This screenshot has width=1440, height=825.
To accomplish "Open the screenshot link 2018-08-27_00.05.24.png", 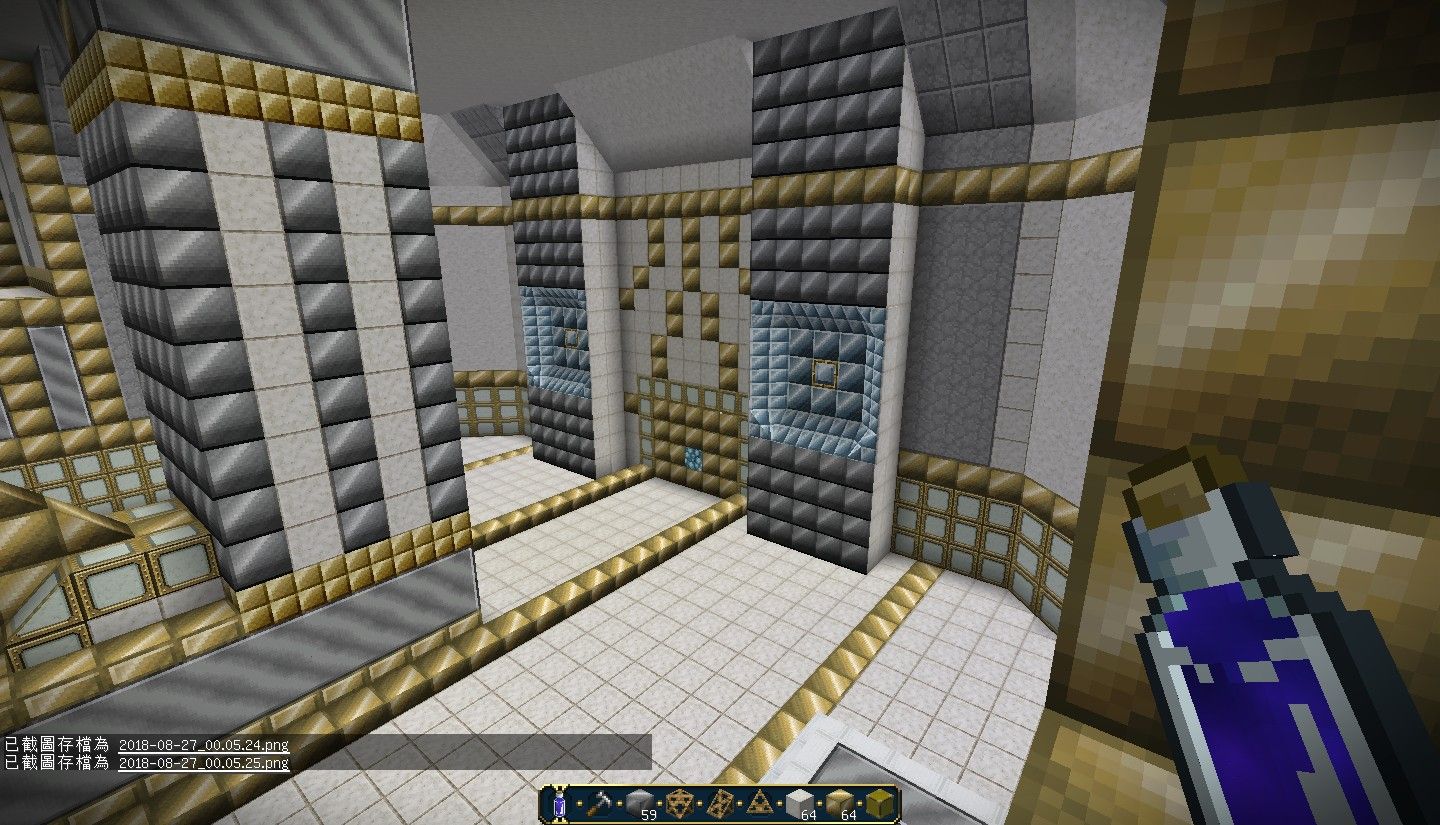I will click(x=203, y=745).
